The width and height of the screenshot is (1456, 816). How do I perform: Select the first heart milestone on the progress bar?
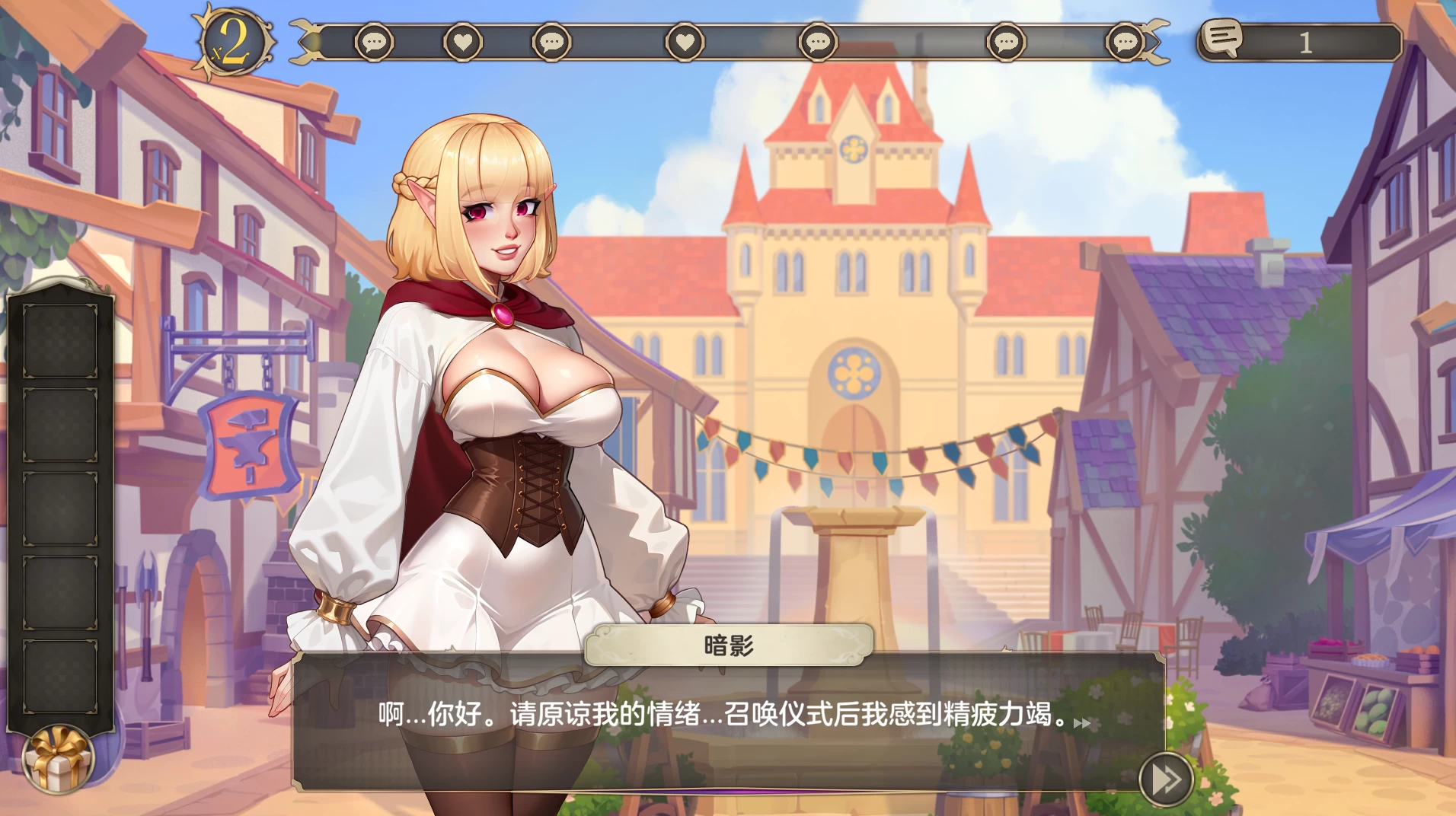(462, 43)
